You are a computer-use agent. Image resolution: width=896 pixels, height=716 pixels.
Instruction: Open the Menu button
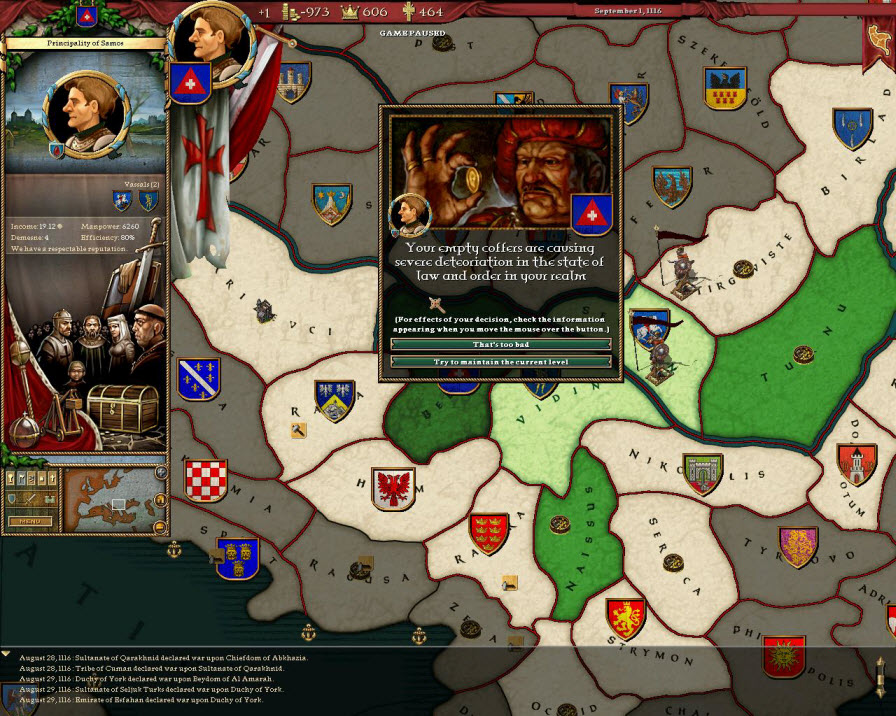coord(29,521)
